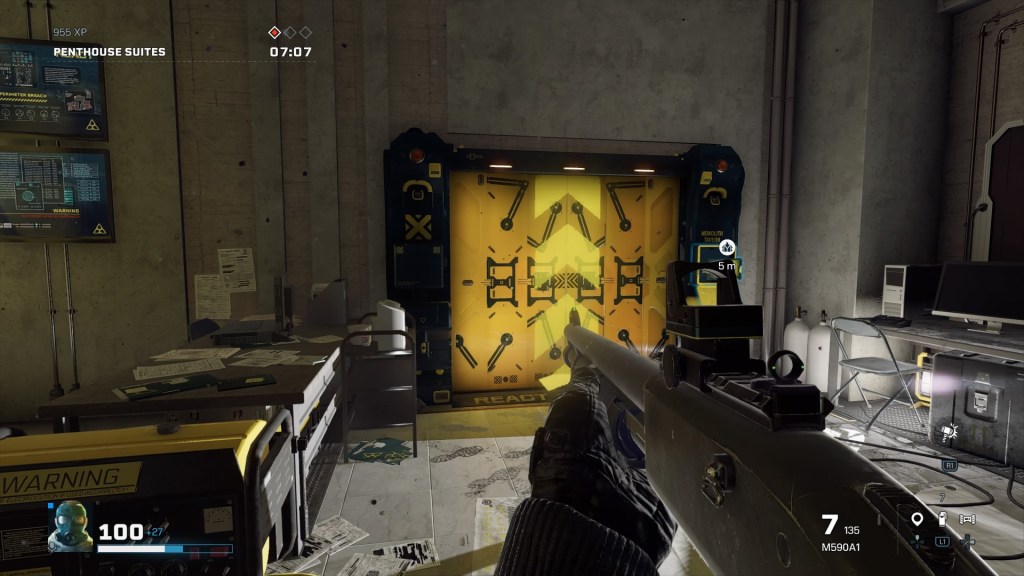Select the spray canister gadget icon
Image resolution: width=1024 pixels, height=576 pixels.
click(x=942, y=518)
